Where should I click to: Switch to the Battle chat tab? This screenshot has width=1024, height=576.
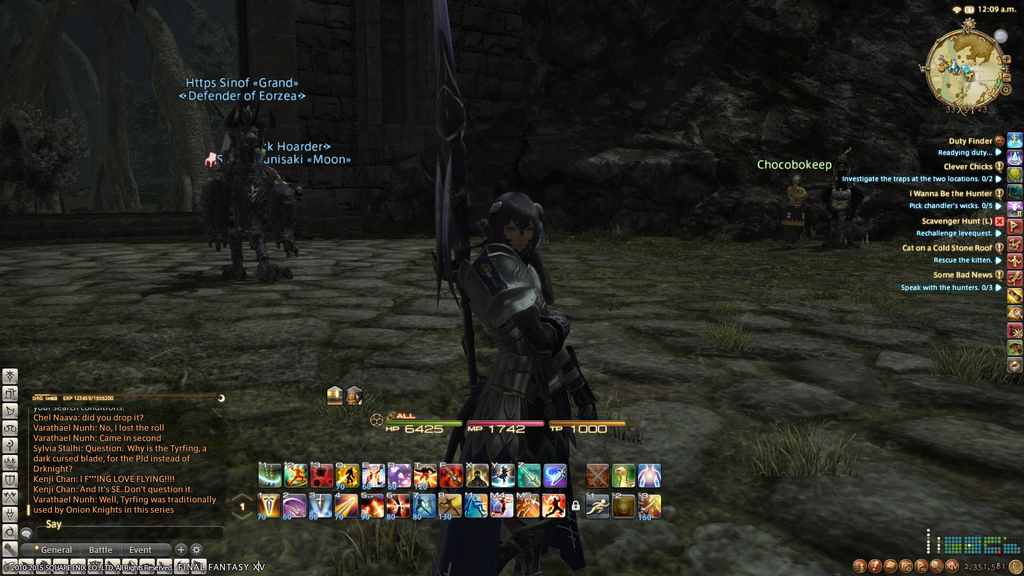(101, 550)
